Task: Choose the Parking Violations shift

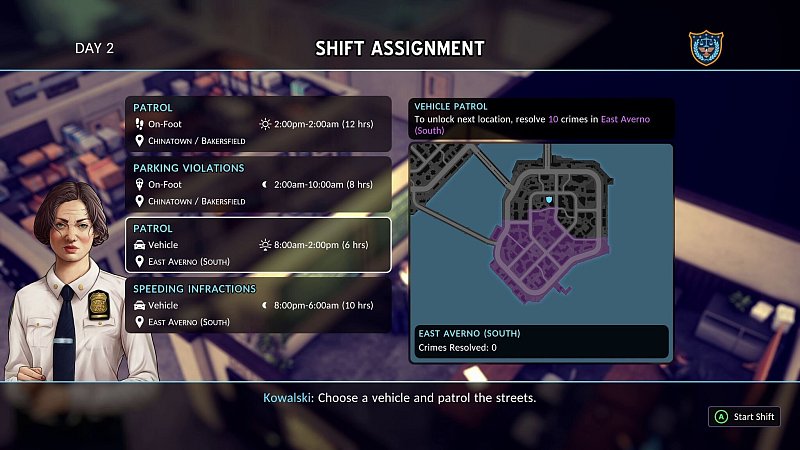Action: point(258,184)
